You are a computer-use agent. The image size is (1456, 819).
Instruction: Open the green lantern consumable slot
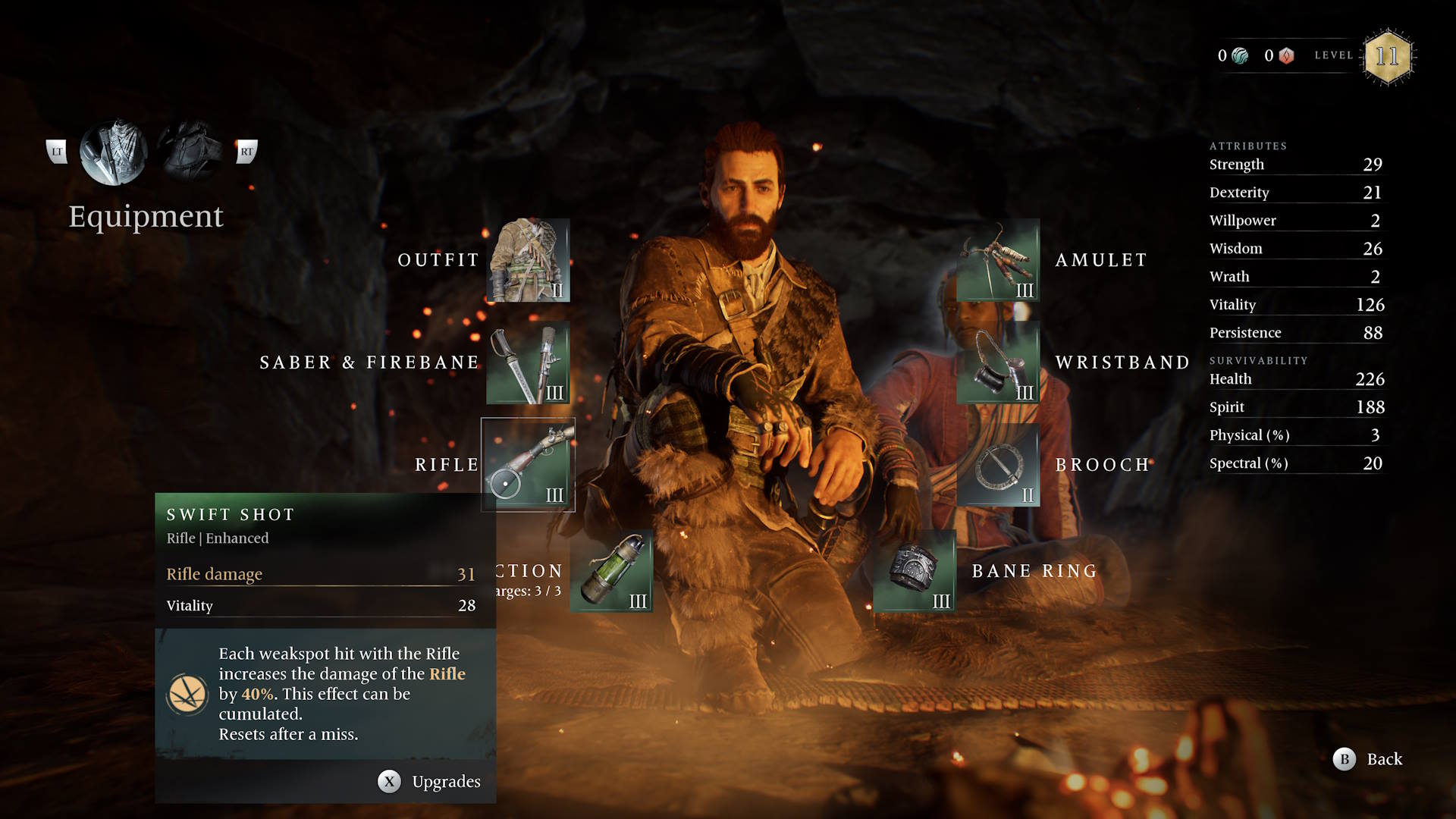611,571
